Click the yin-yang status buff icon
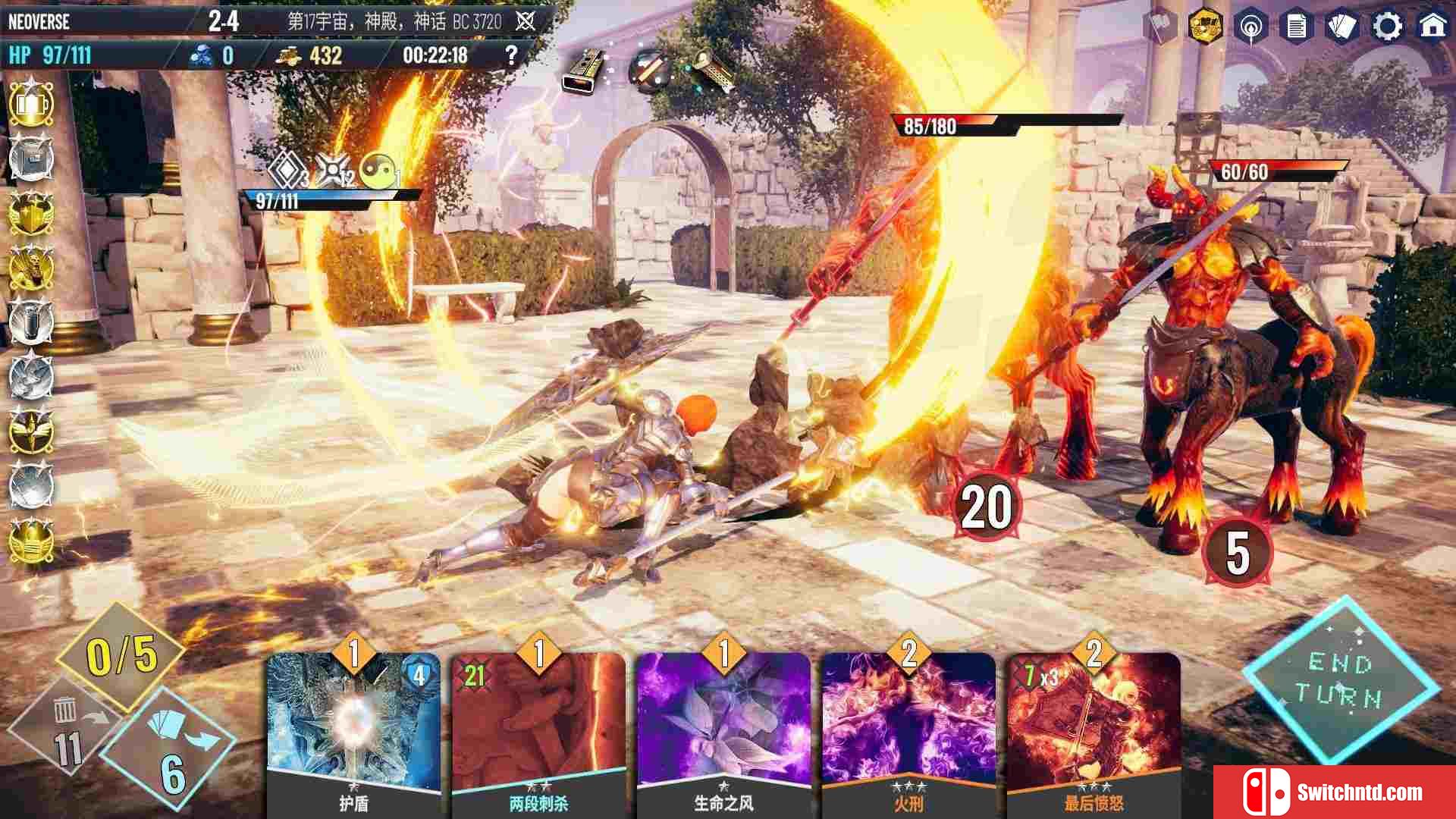Screen dimensions: 1456x819 point(377,170)
